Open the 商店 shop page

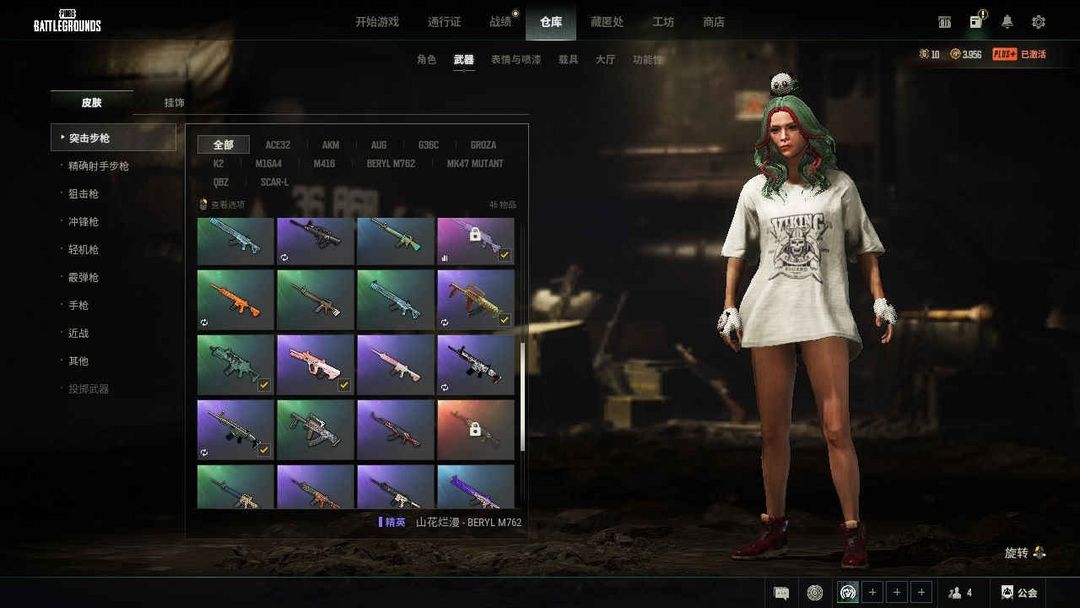(713, 22)
